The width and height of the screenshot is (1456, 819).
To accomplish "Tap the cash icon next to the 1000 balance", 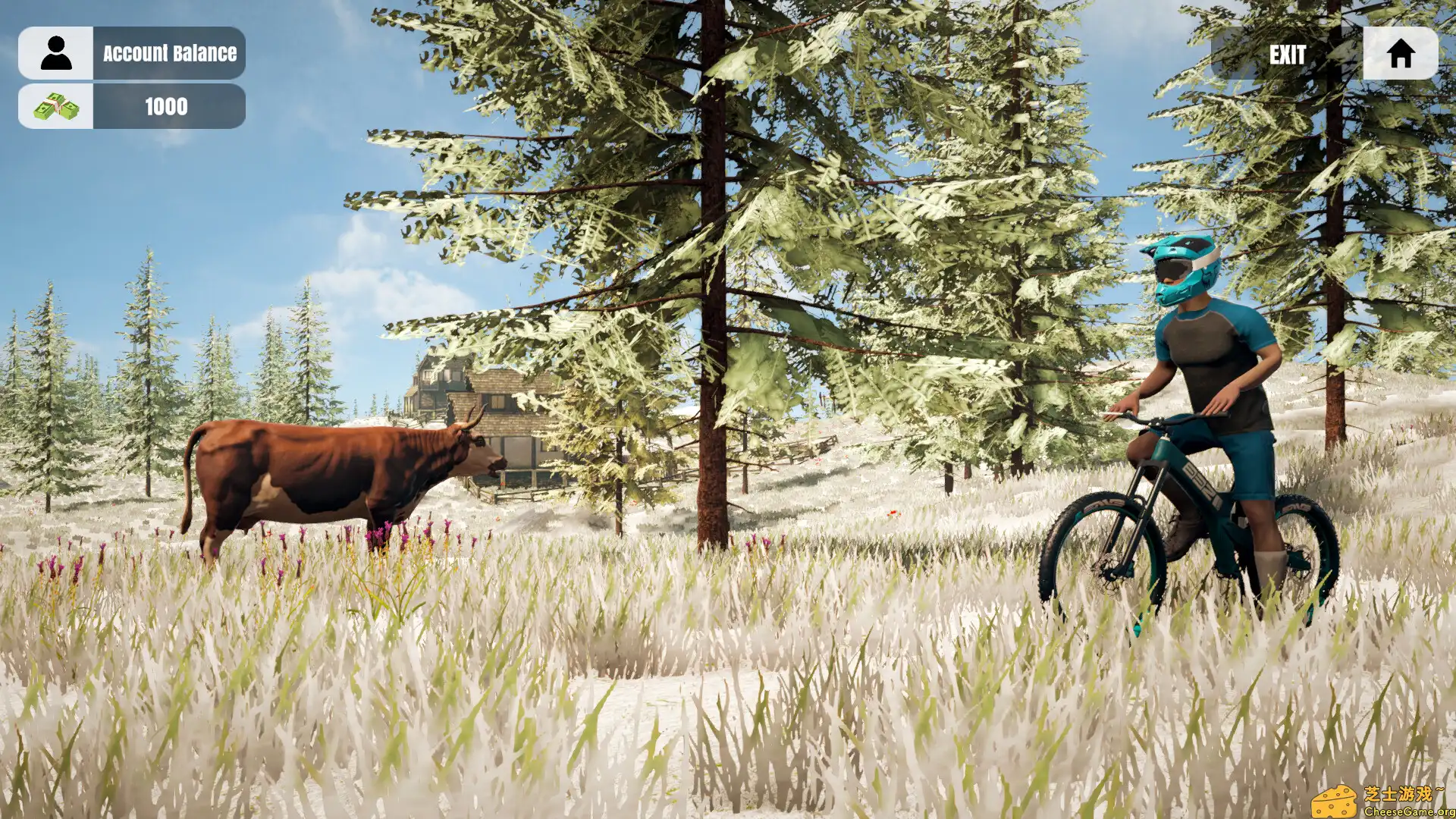I will [55, 106].
